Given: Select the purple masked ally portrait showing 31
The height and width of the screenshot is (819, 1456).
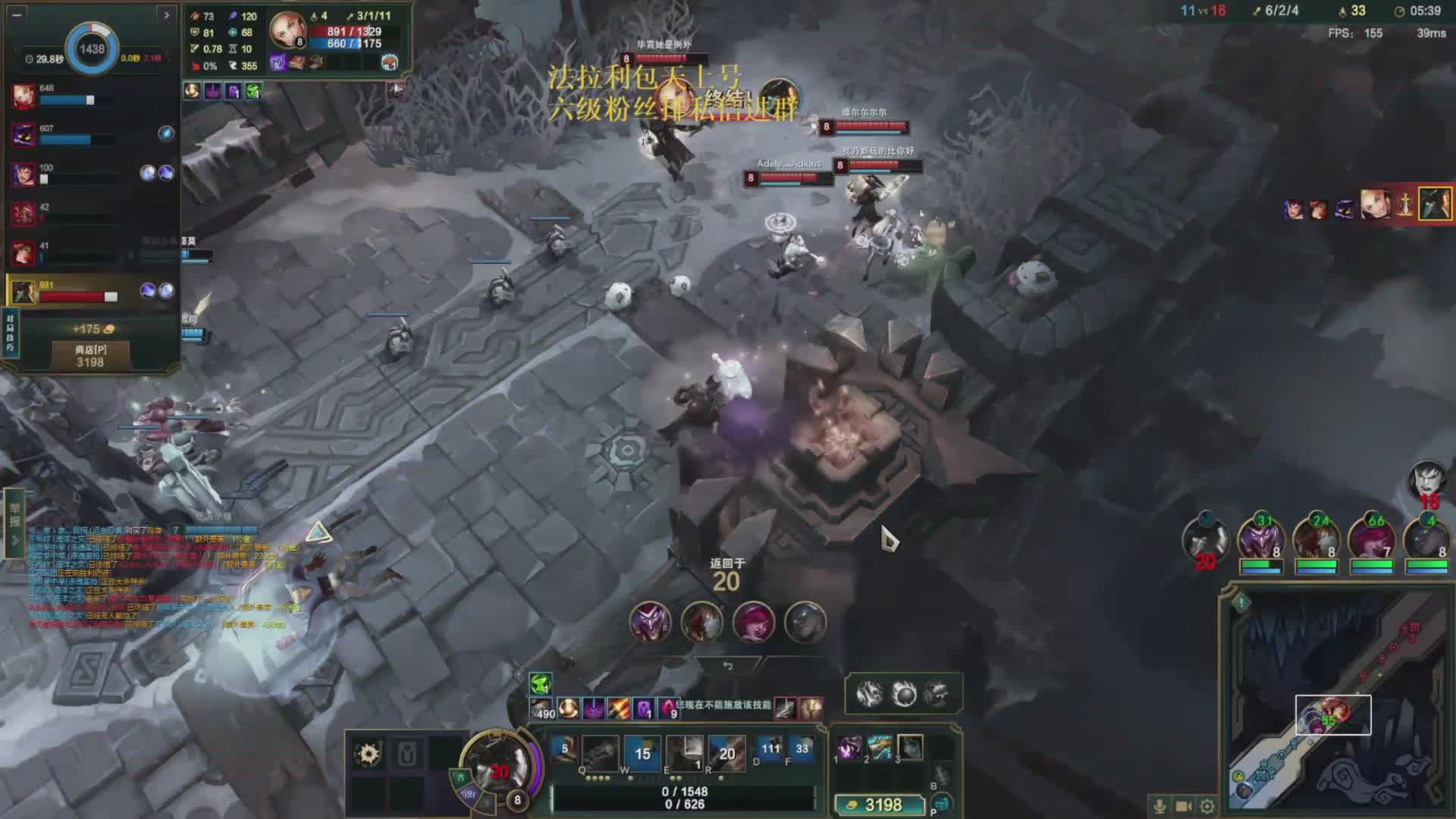Looking at the screenshot, I should 1261,540.
